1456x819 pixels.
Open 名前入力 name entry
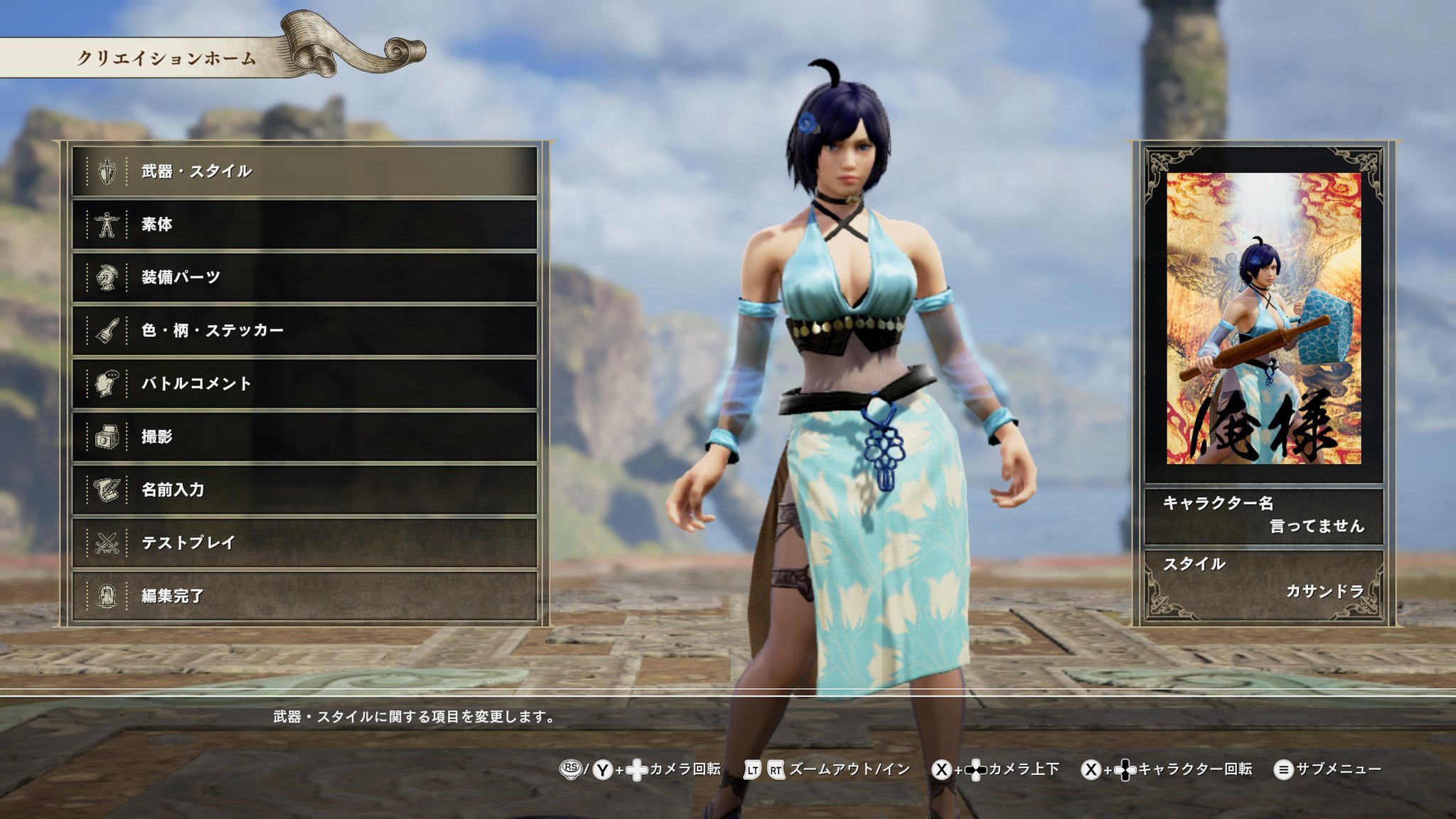click(x=304, y=490)
